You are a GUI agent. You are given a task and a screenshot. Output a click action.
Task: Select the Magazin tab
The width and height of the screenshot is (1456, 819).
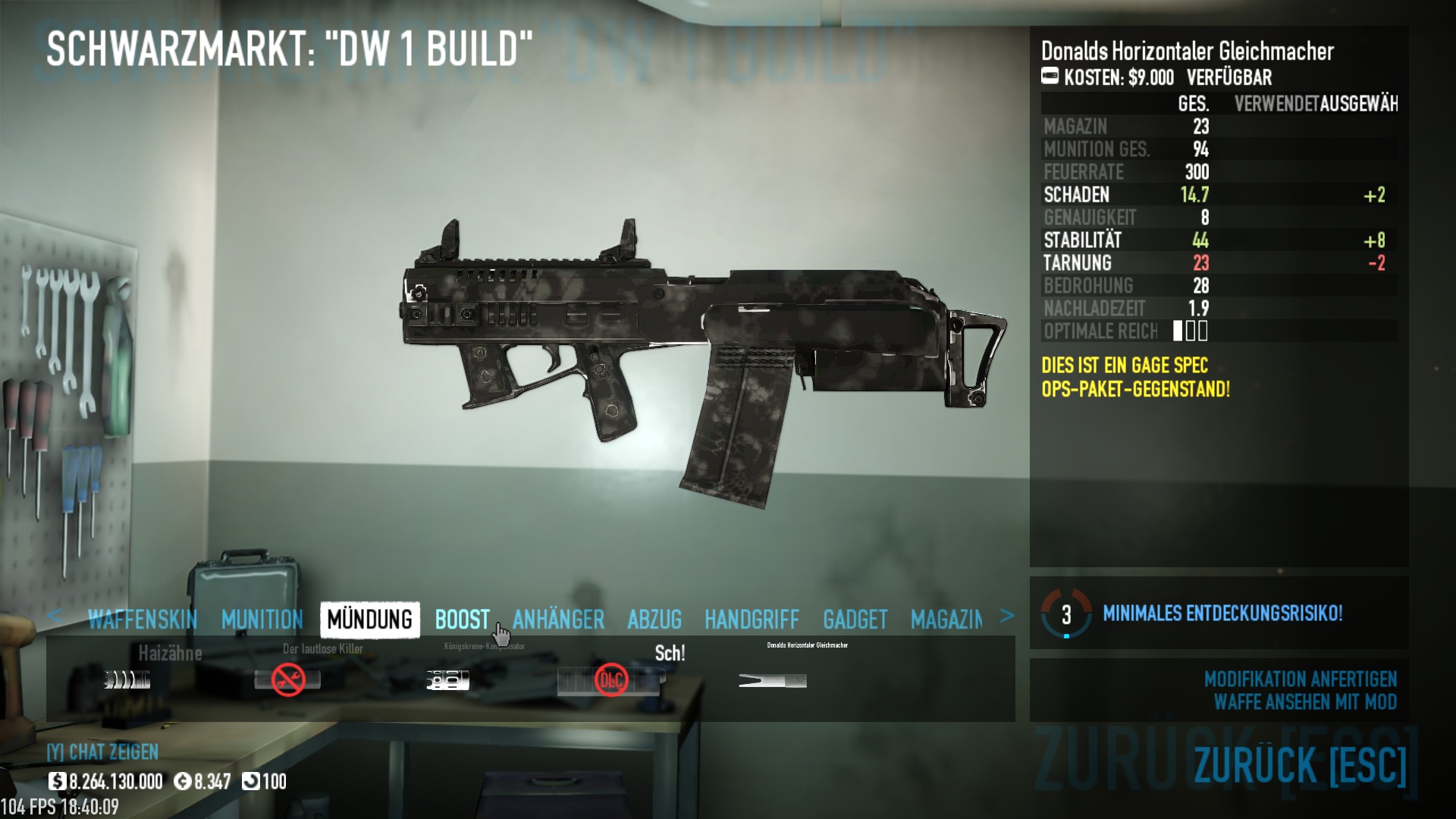click(x=946, y=620)
